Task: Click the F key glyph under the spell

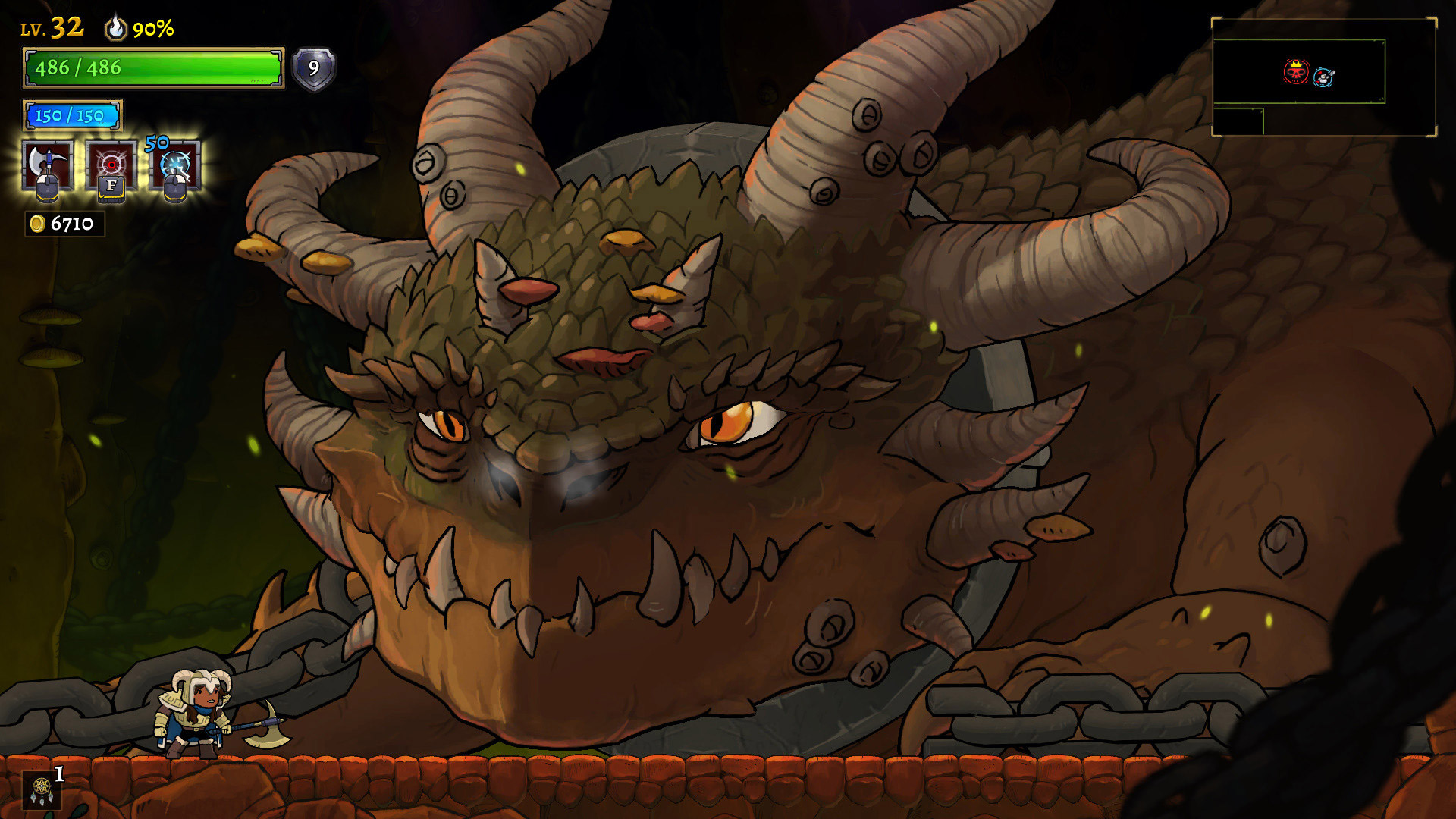Action: [x=109, y=189]
